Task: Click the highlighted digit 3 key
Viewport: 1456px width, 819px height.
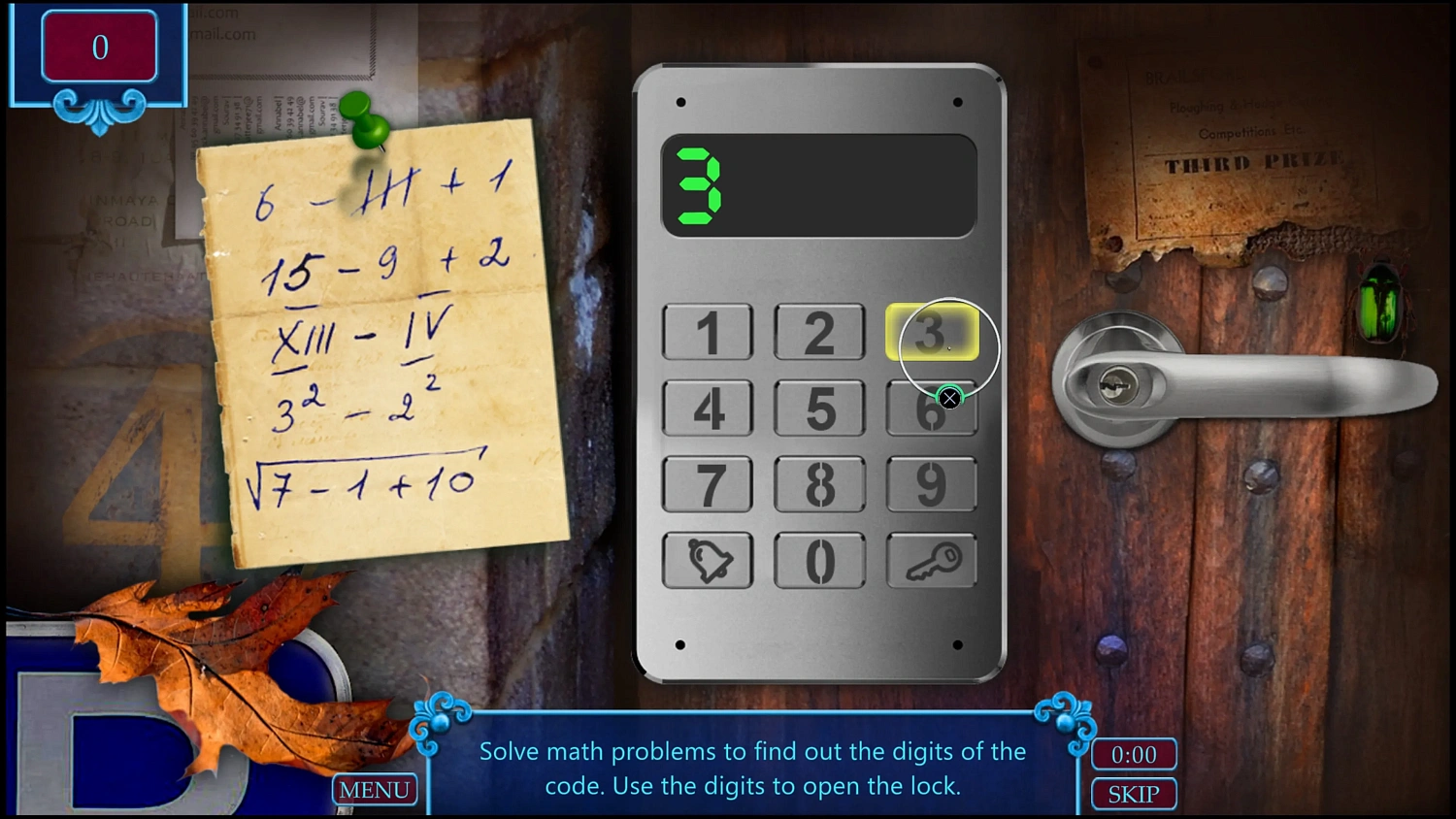Action: (931, 333)
